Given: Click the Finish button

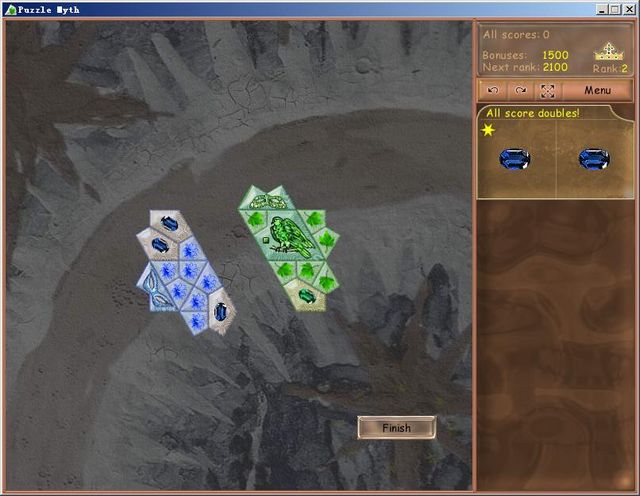Looking at the screenshot, I should click(396, 428).
